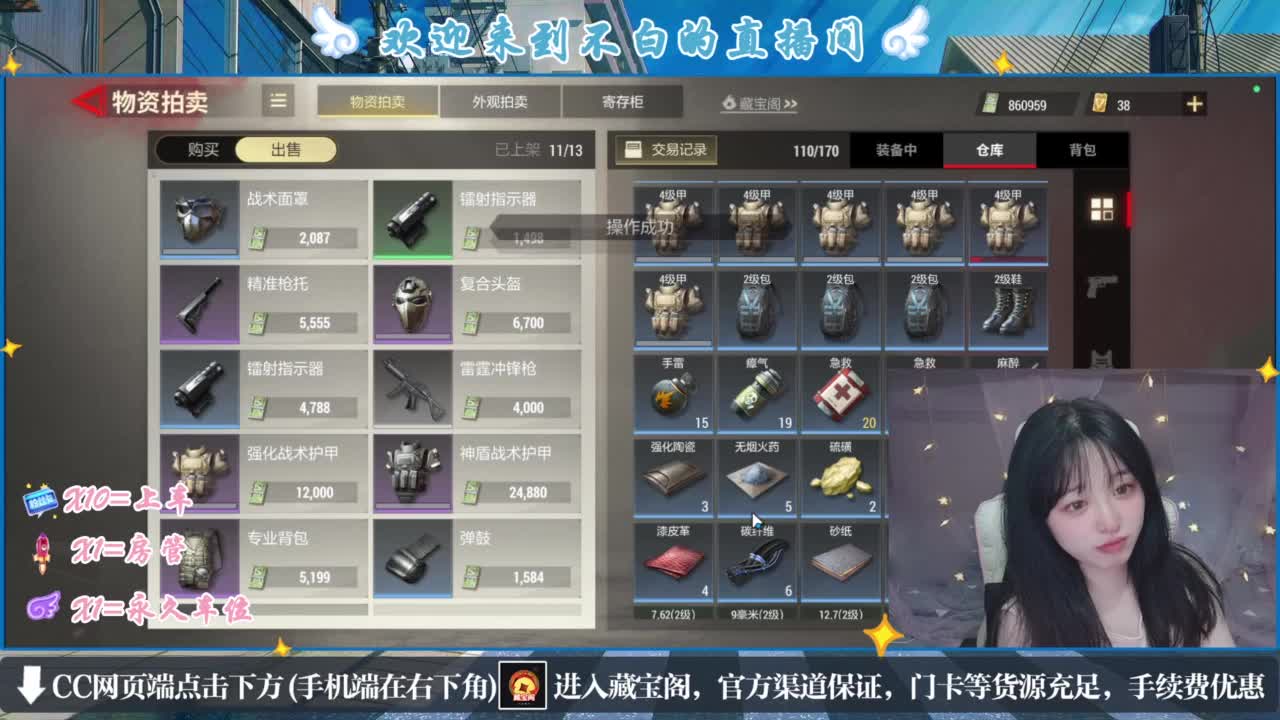Image resolution: width=1280 pixels, height=720 pixels.
Task: Switch to the 装备中 equipment tab
Action: point(897,150)
